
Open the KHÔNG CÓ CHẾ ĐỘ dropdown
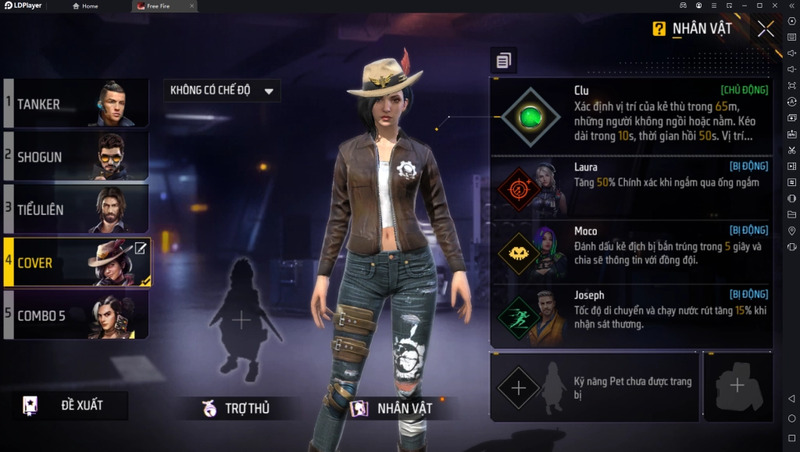coord(222,91)
